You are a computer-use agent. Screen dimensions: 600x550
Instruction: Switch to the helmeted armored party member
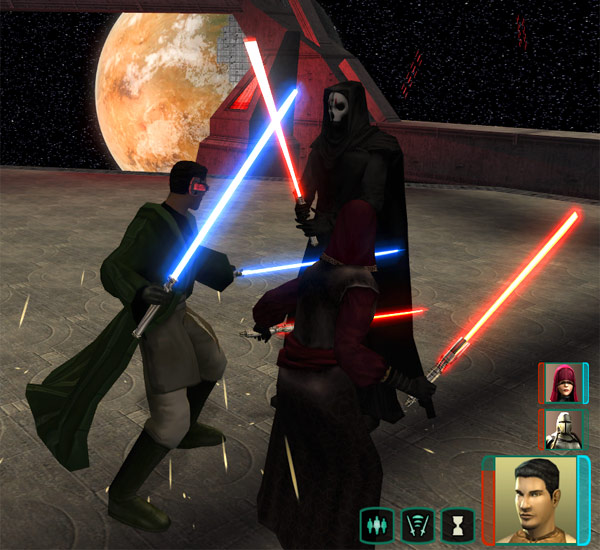tap(563, 429)
